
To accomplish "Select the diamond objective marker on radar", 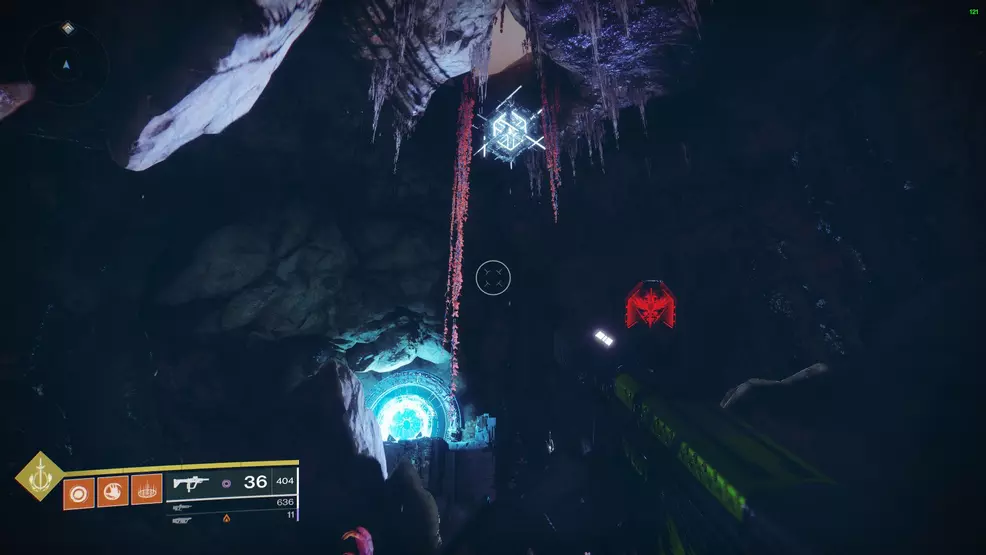I will pyautogui.click(x=67, y=28).
